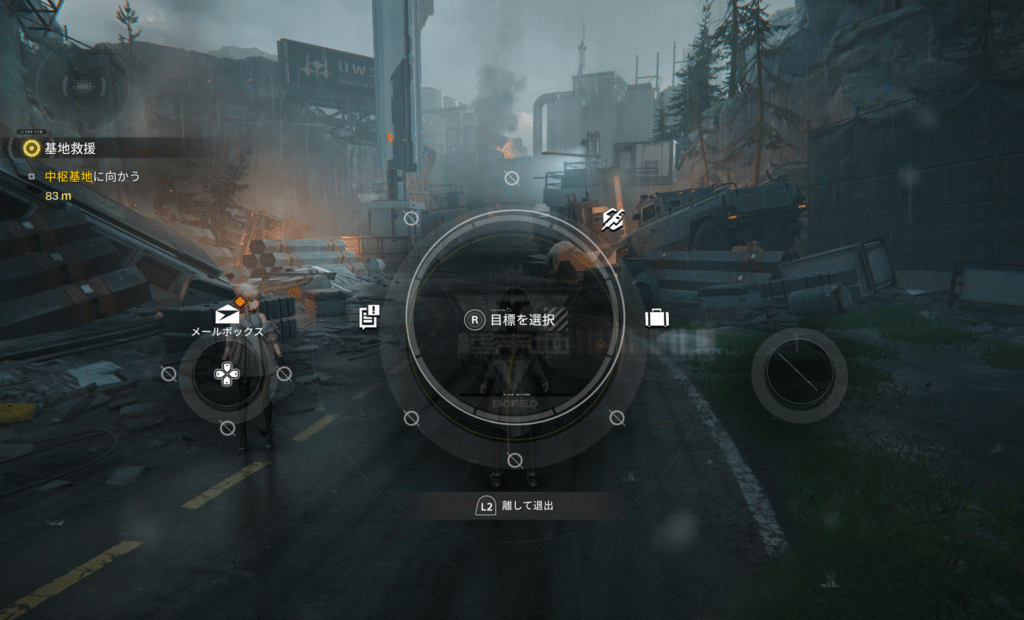Choose the crossed-link icon on the wheel

(x=612, y=223)
